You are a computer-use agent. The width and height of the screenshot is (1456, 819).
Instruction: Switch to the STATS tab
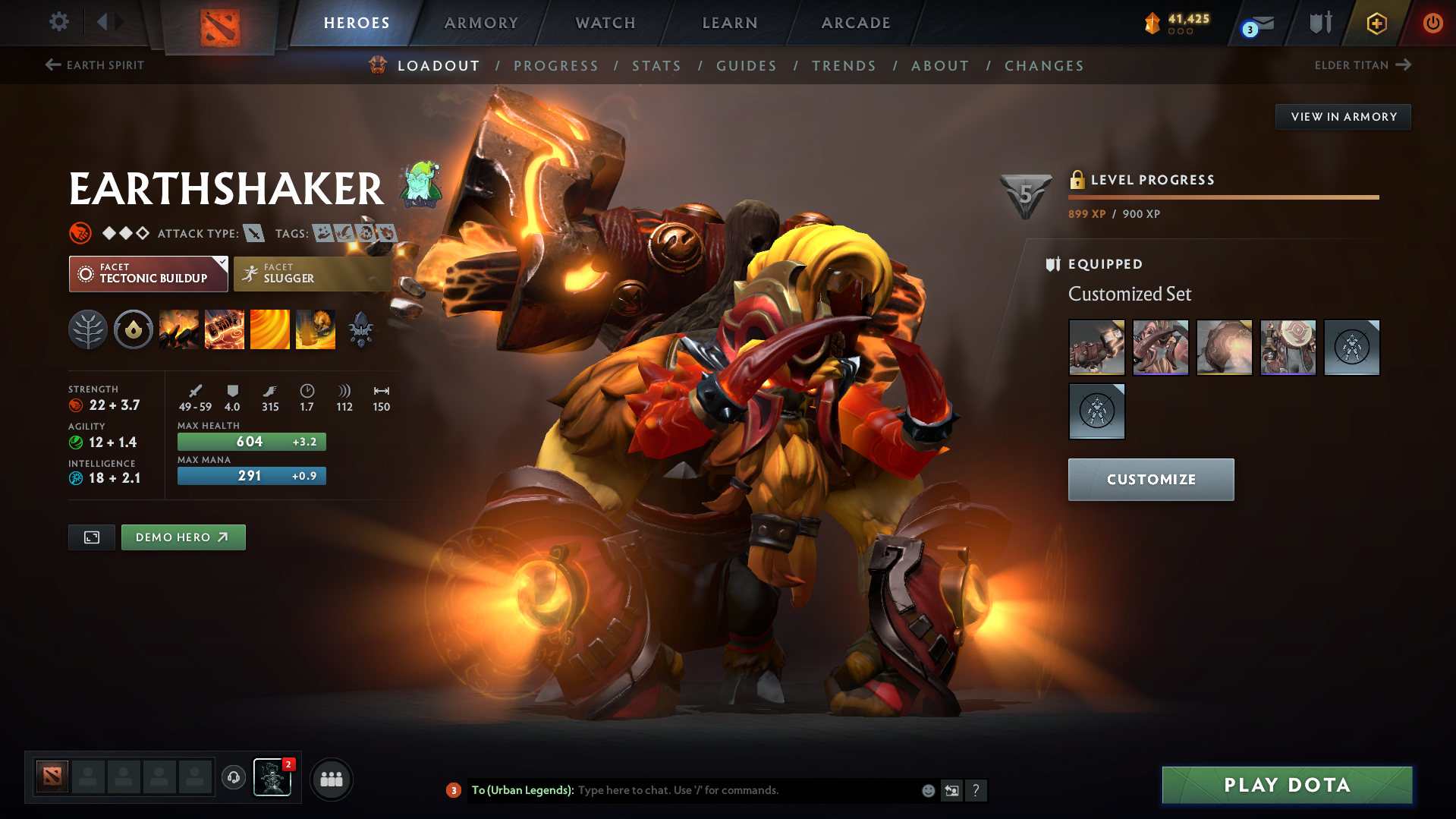[656, 65]
